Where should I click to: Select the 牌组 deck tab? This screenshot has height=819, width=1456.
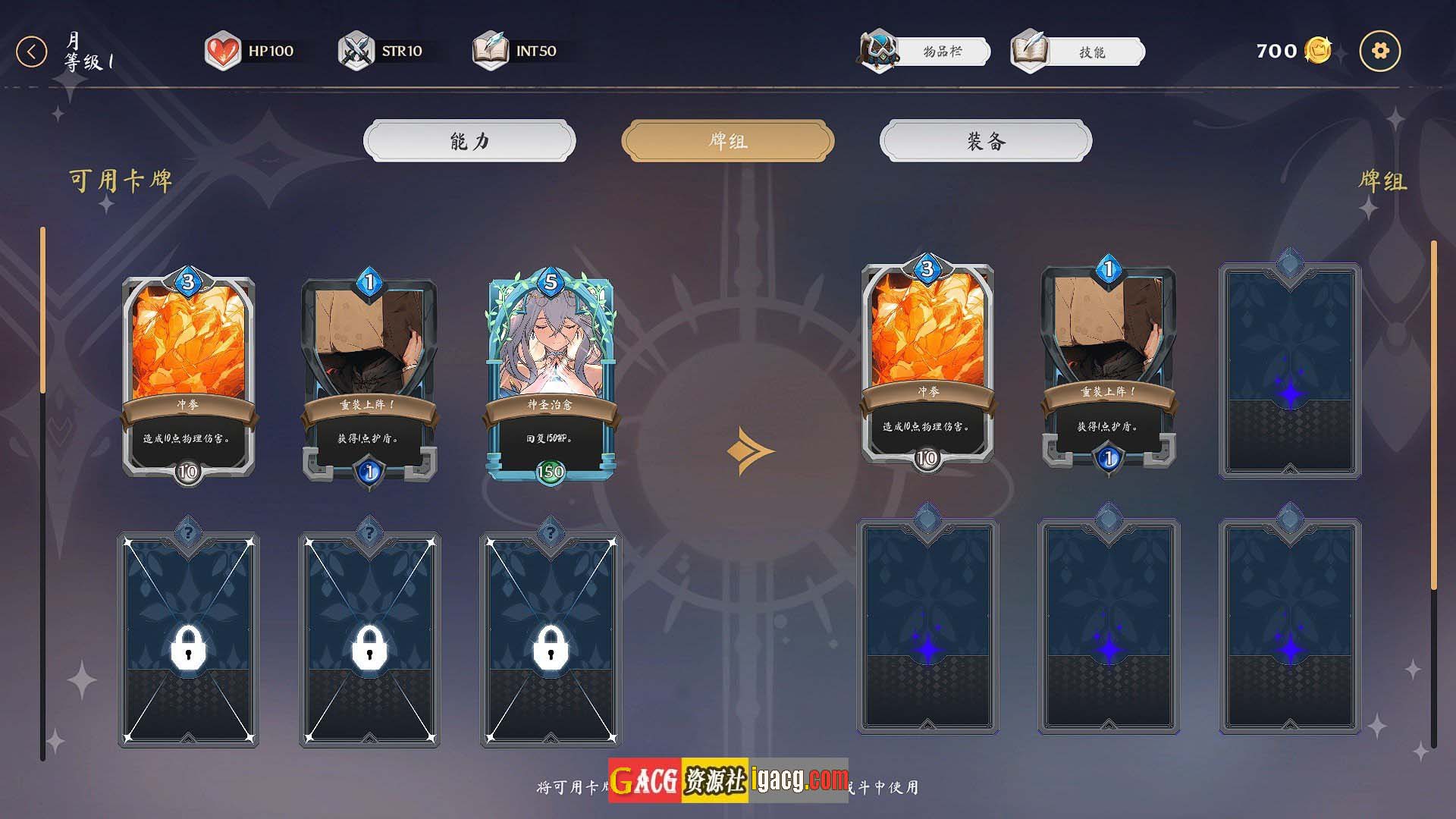coord(727,141)
